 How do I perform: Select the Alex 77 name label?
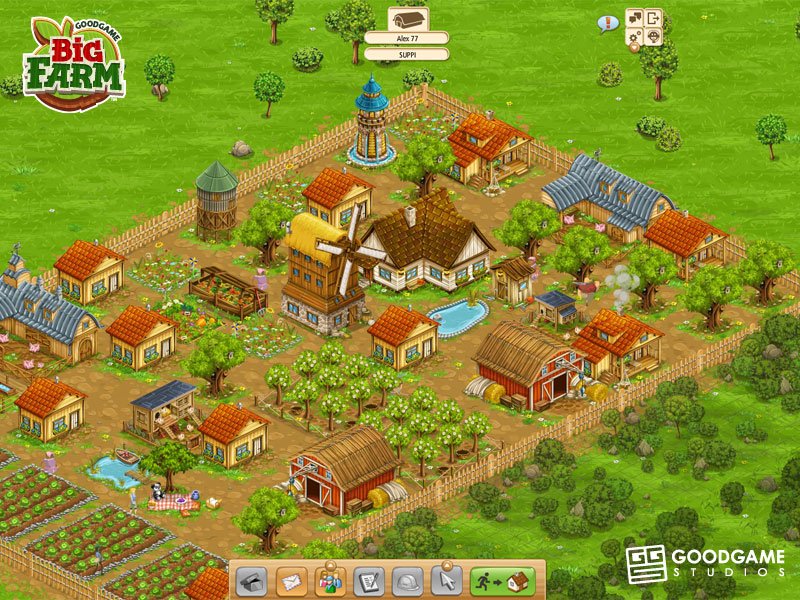click(x=406, y=38)
